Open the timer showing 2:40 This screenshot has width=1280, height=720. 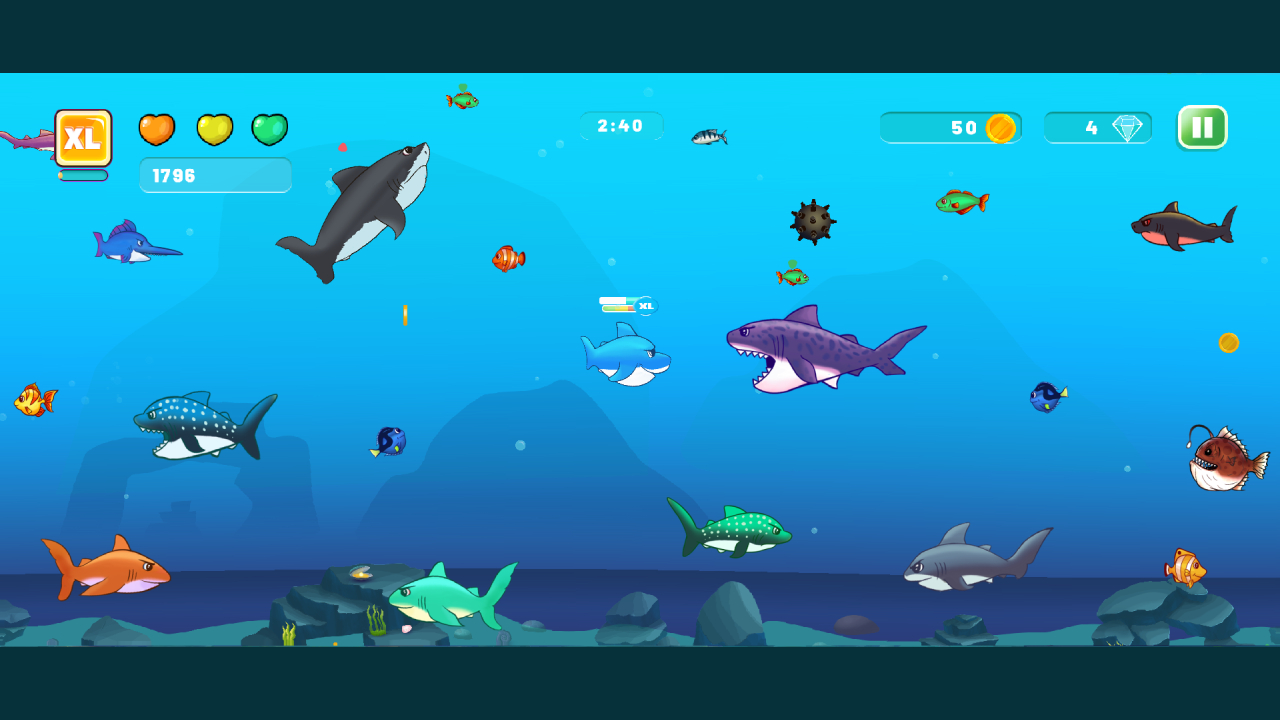point(620,125)
